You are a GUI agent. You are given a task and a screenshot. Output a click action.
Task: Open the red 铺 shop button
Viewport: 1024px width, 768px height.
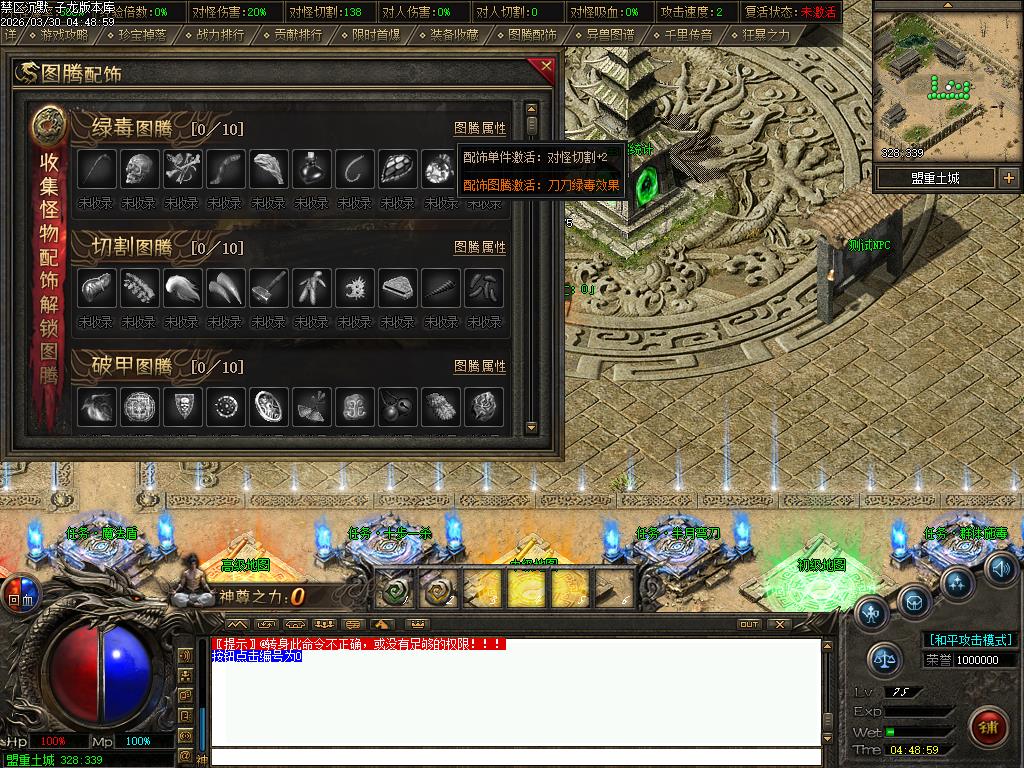click(989, 725)
